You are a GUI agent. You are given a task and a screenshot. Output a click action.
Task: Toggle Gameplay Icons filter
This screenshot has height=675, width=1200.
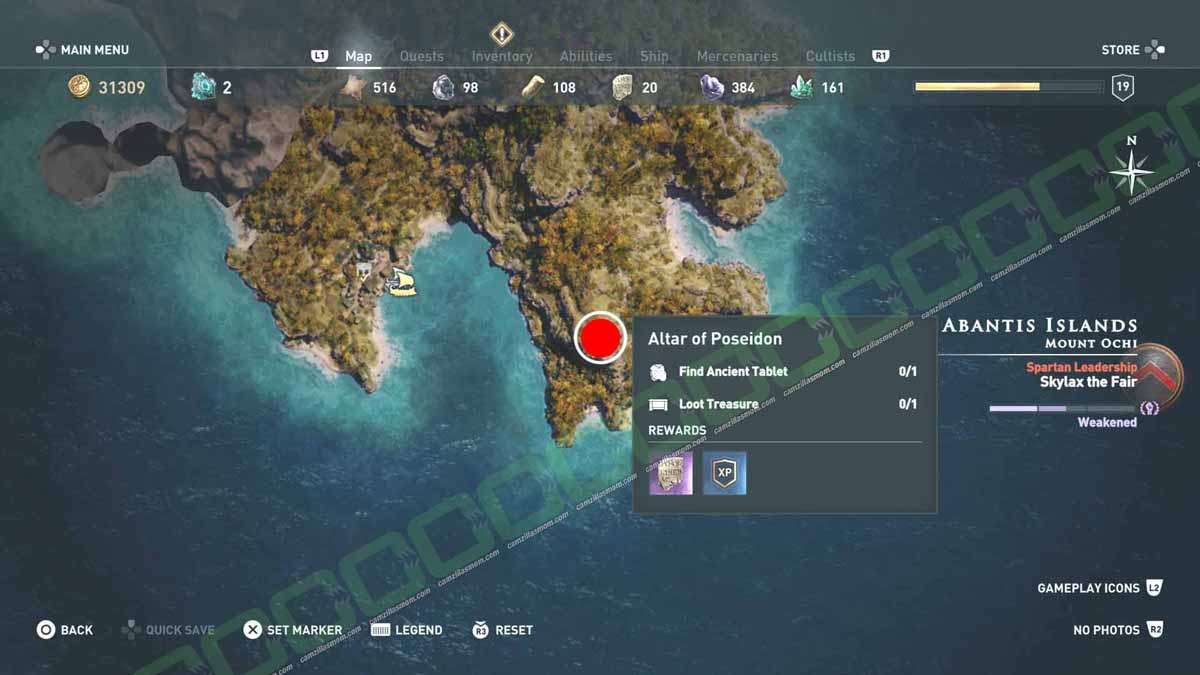[1099, 588]
